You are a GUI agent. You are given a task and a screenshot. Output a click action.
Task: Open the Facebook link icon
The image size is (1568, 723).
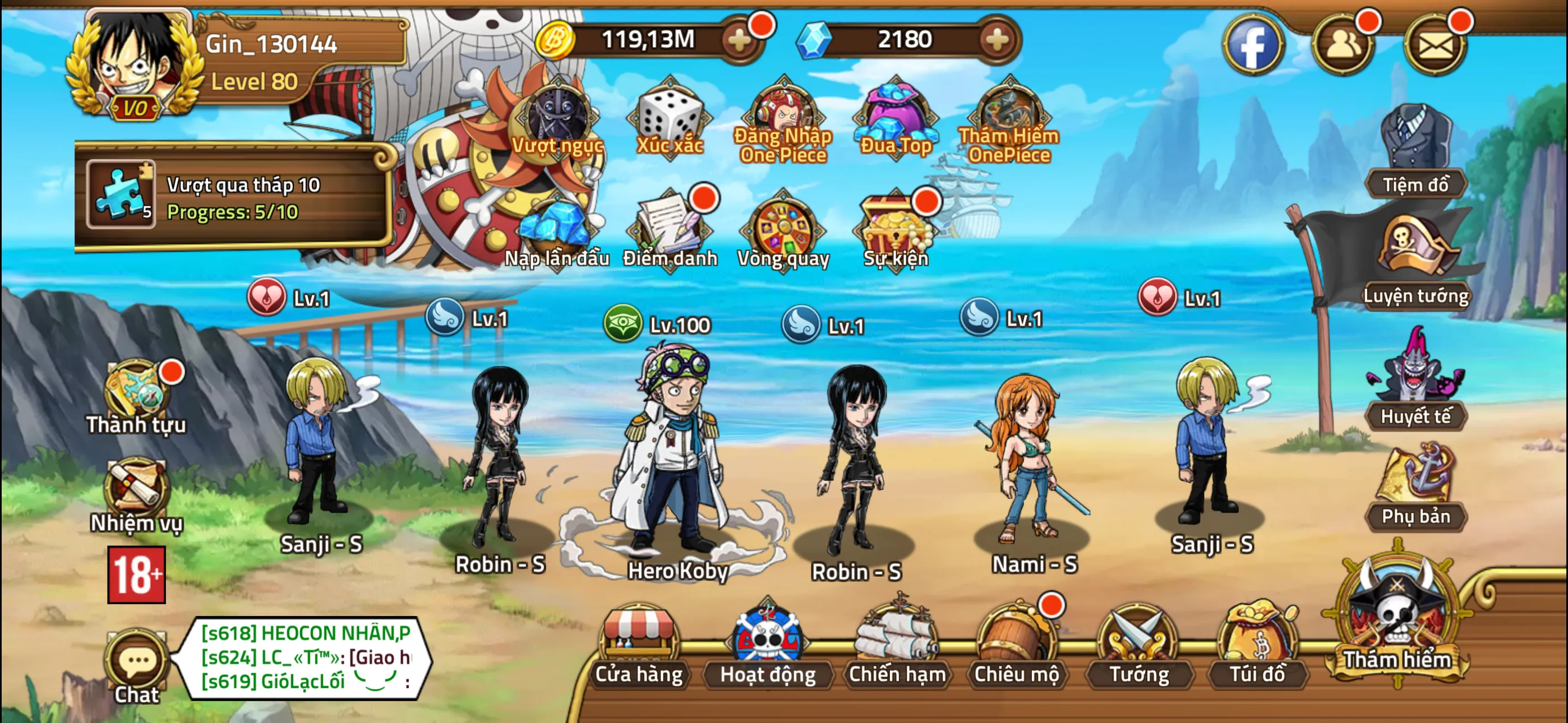(x=1253, y=45)
